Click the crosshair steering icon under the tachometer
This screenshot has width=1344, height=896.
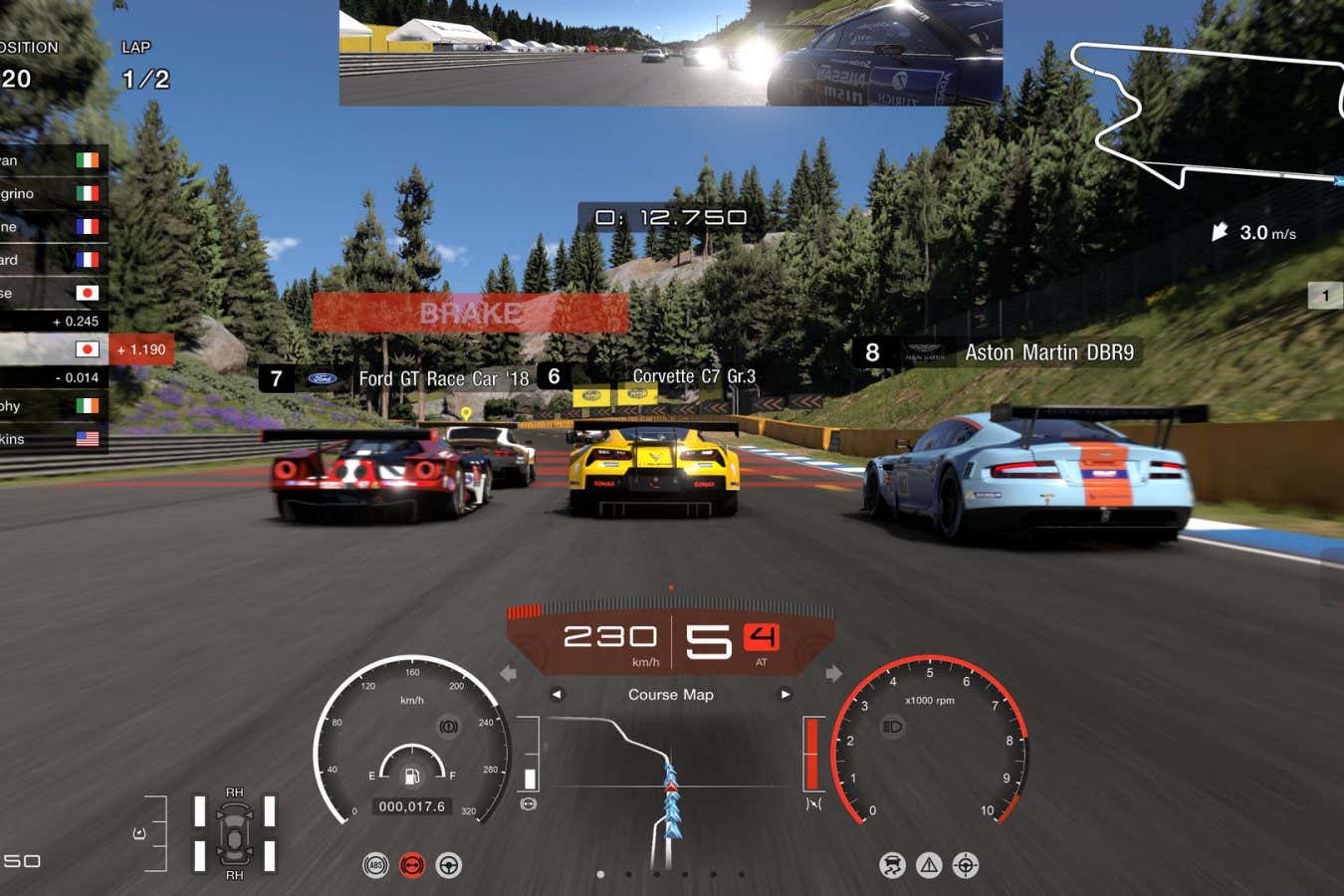[965, 865]
